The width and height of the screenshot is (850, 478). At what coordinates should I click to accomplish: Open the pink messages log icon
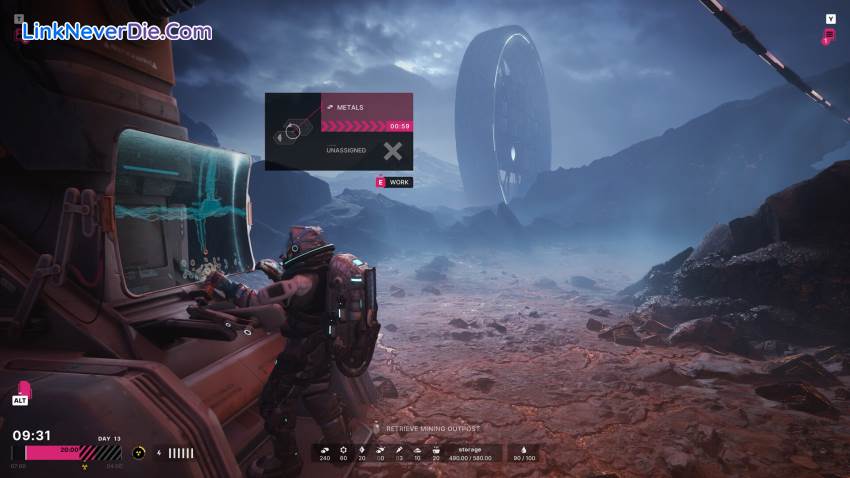click(x=828, y=37)
